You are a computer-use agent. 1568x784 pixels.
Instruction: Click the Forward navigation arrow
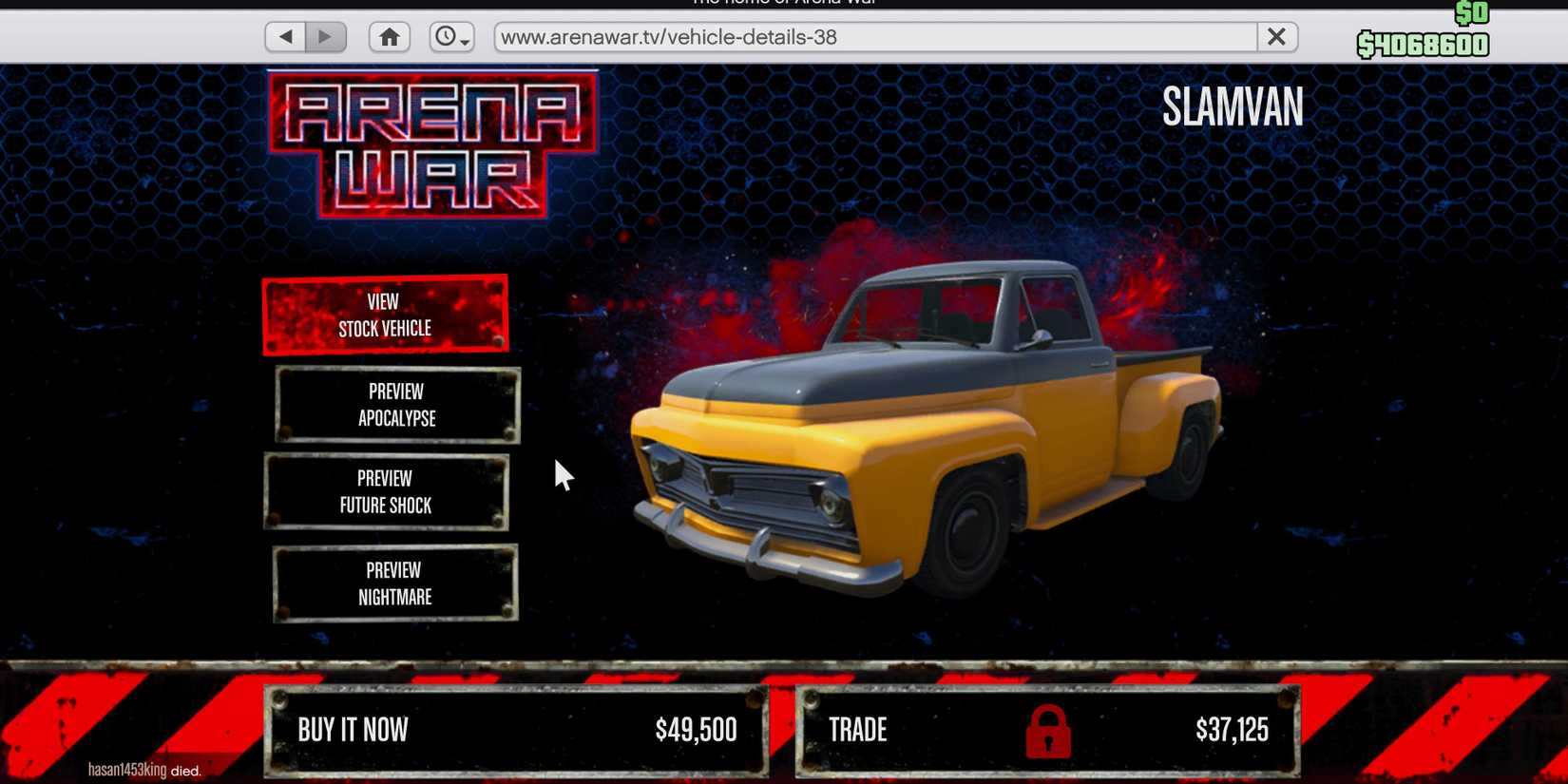(326, 35)
